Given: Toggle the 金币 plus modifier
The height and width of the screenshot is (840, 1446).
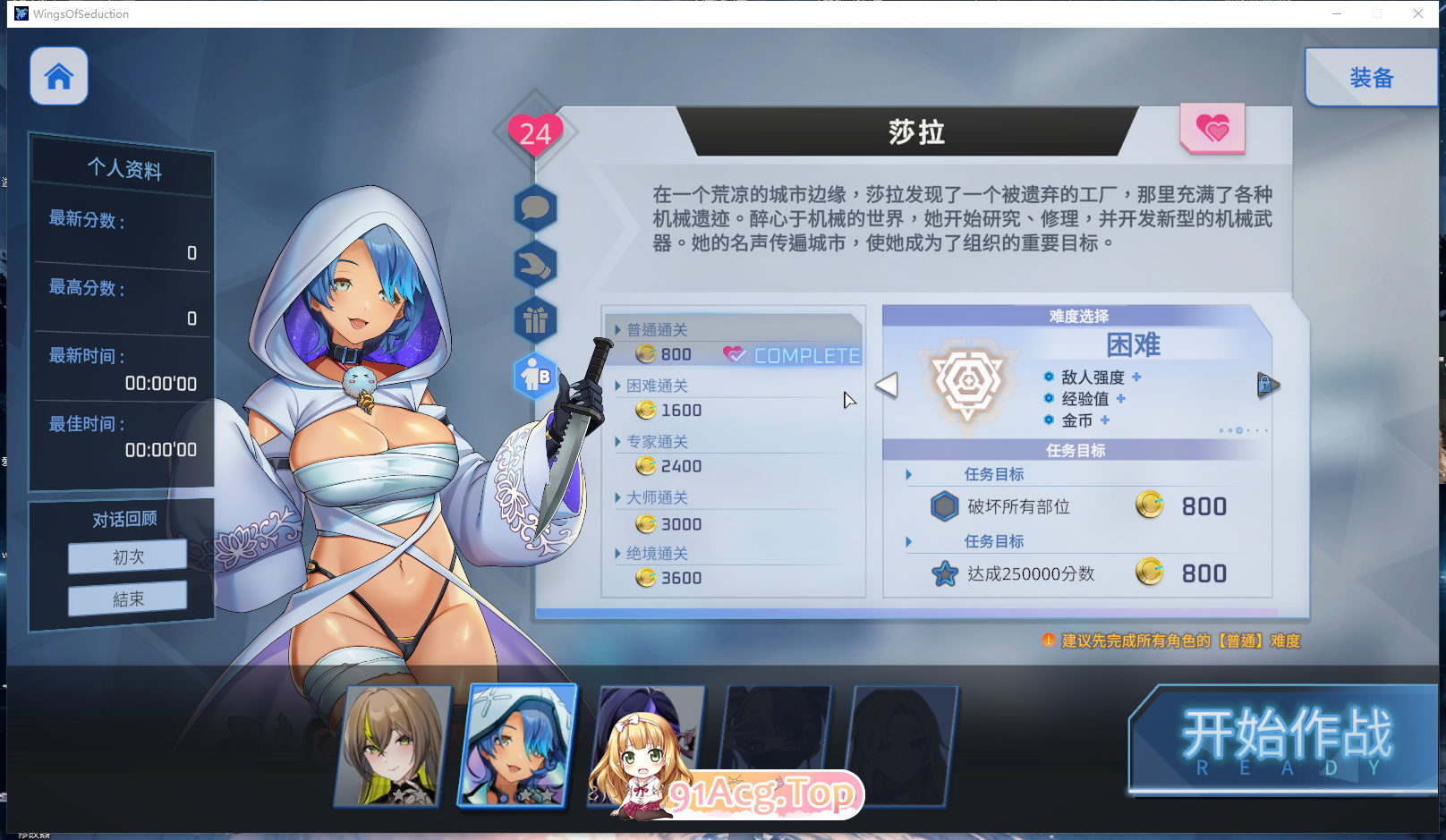Looking at the screenshot, I should (1105, 420).
